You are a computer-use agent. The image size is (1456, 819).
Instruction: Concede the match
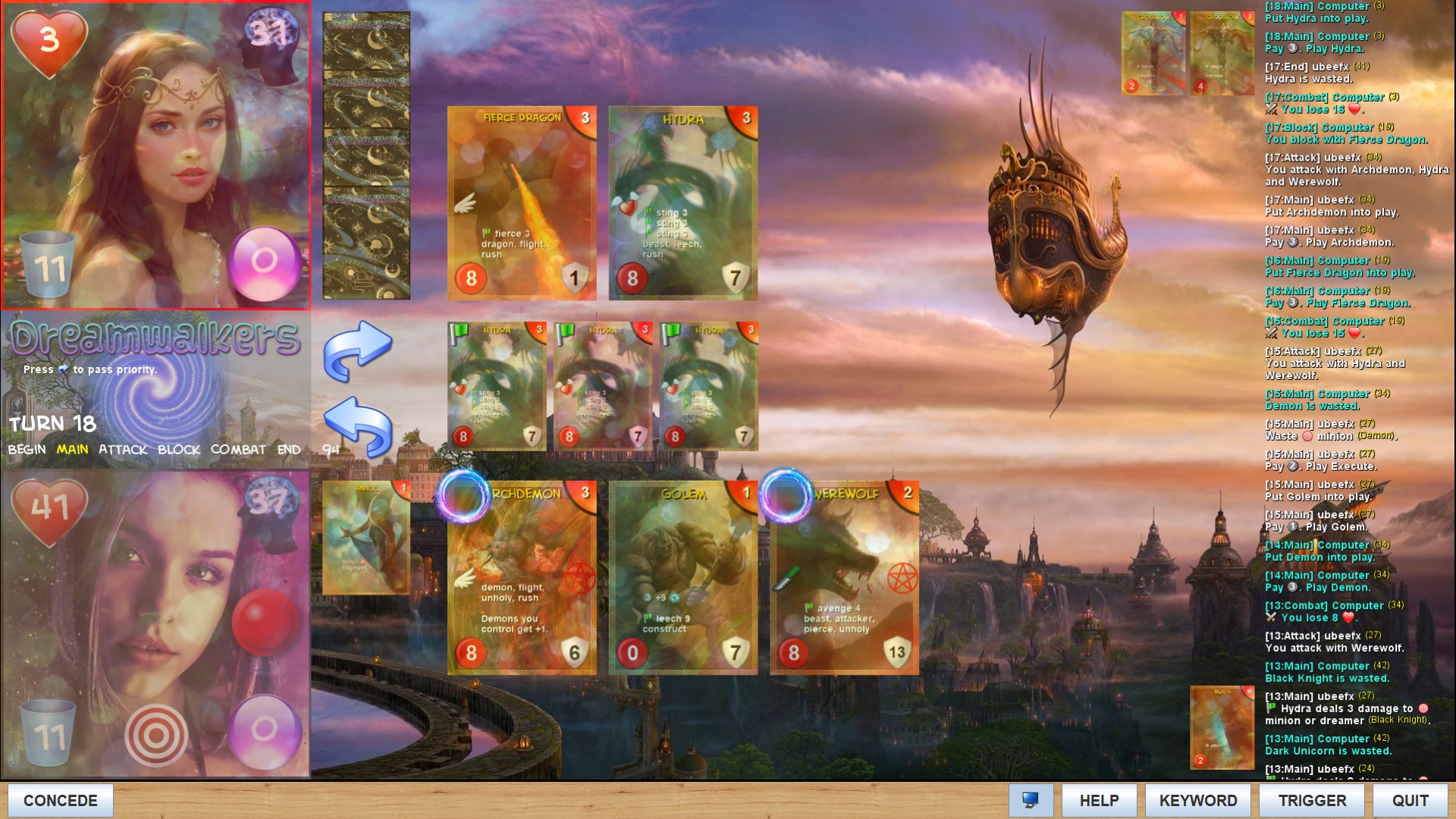coord(61,800)
